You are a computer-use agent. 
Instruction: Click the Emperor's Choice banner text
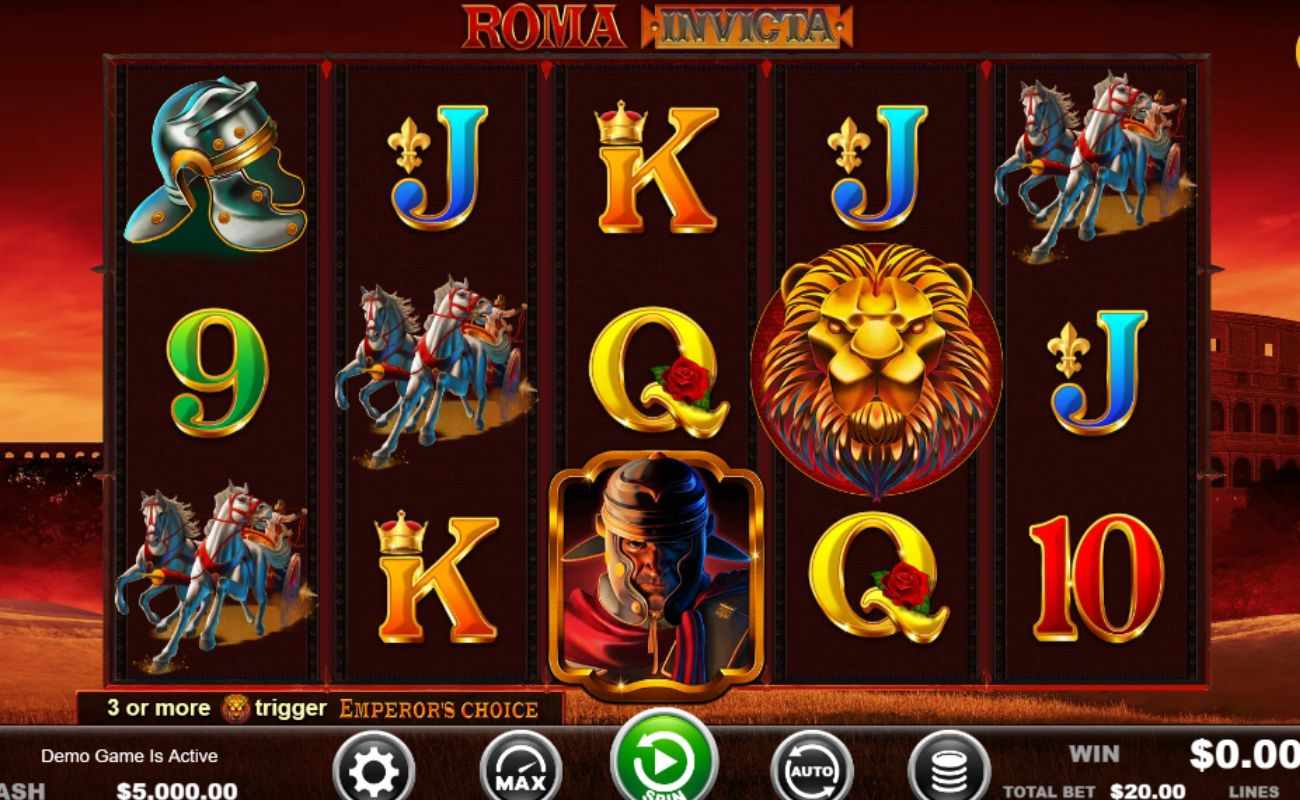click(437, 710)
